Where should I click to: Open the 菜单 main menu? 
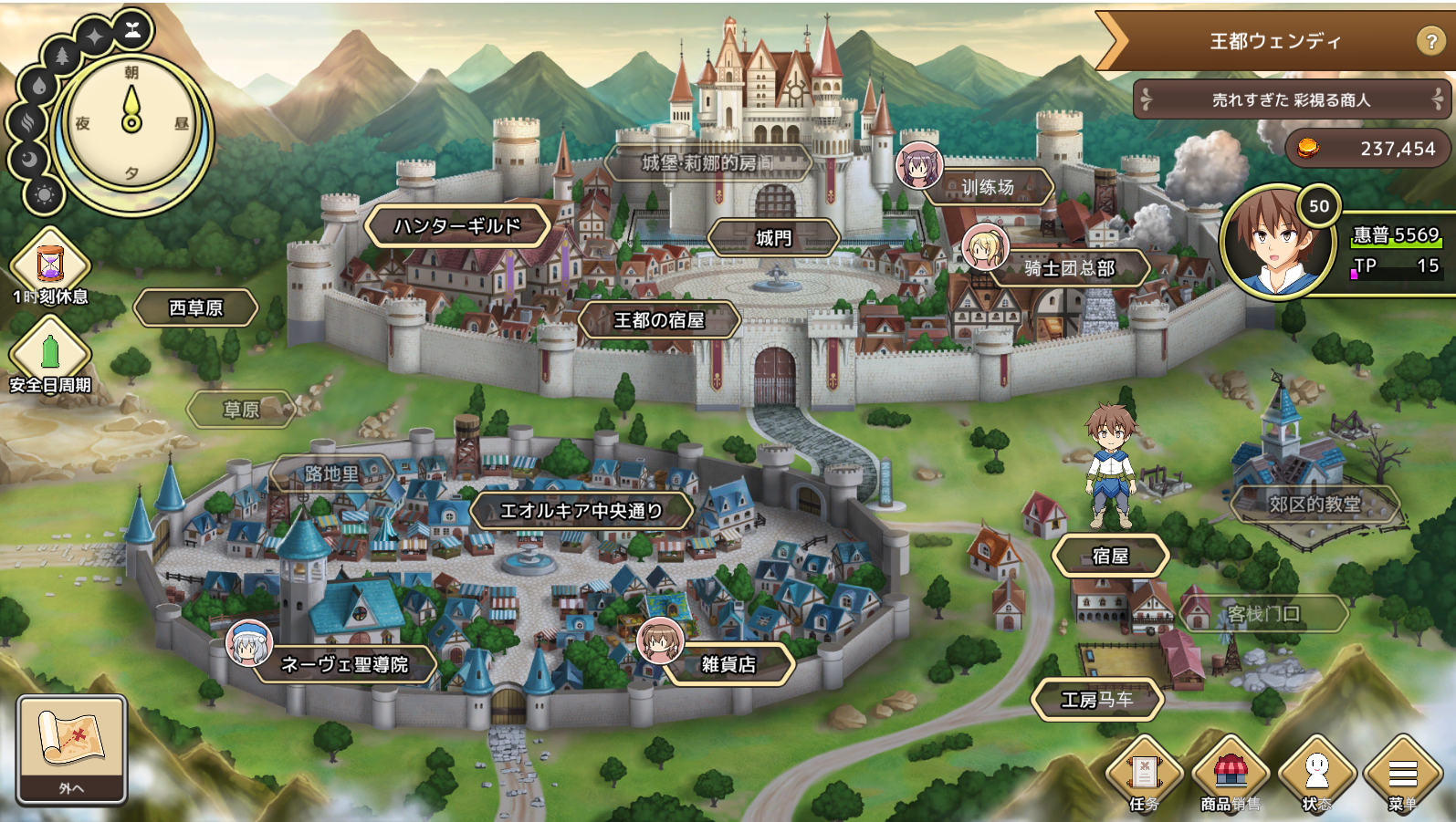click(1402, 775)
